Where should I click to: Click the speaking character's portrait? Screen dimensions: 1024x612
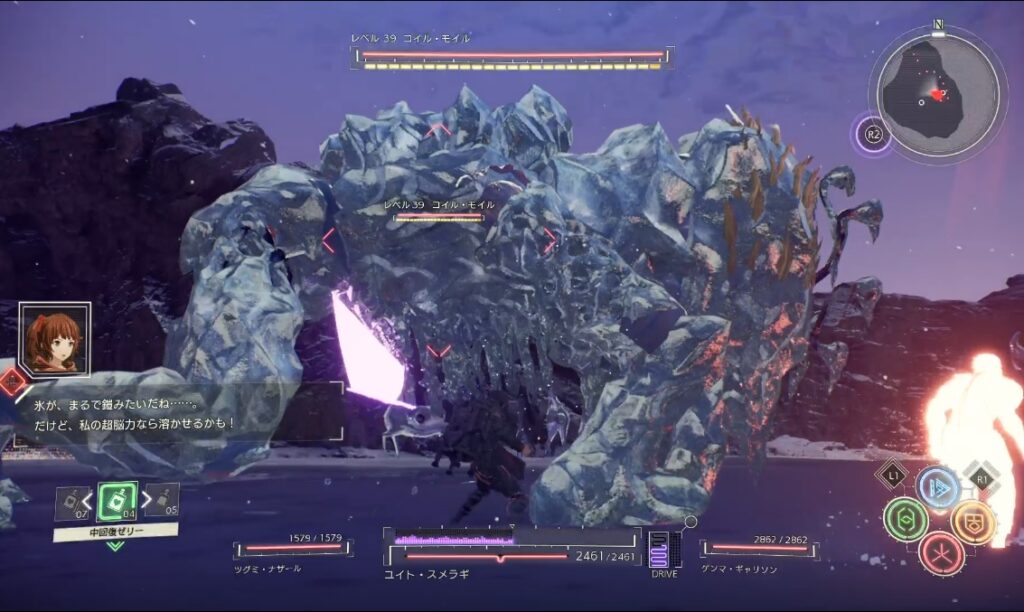pos(54,340)
